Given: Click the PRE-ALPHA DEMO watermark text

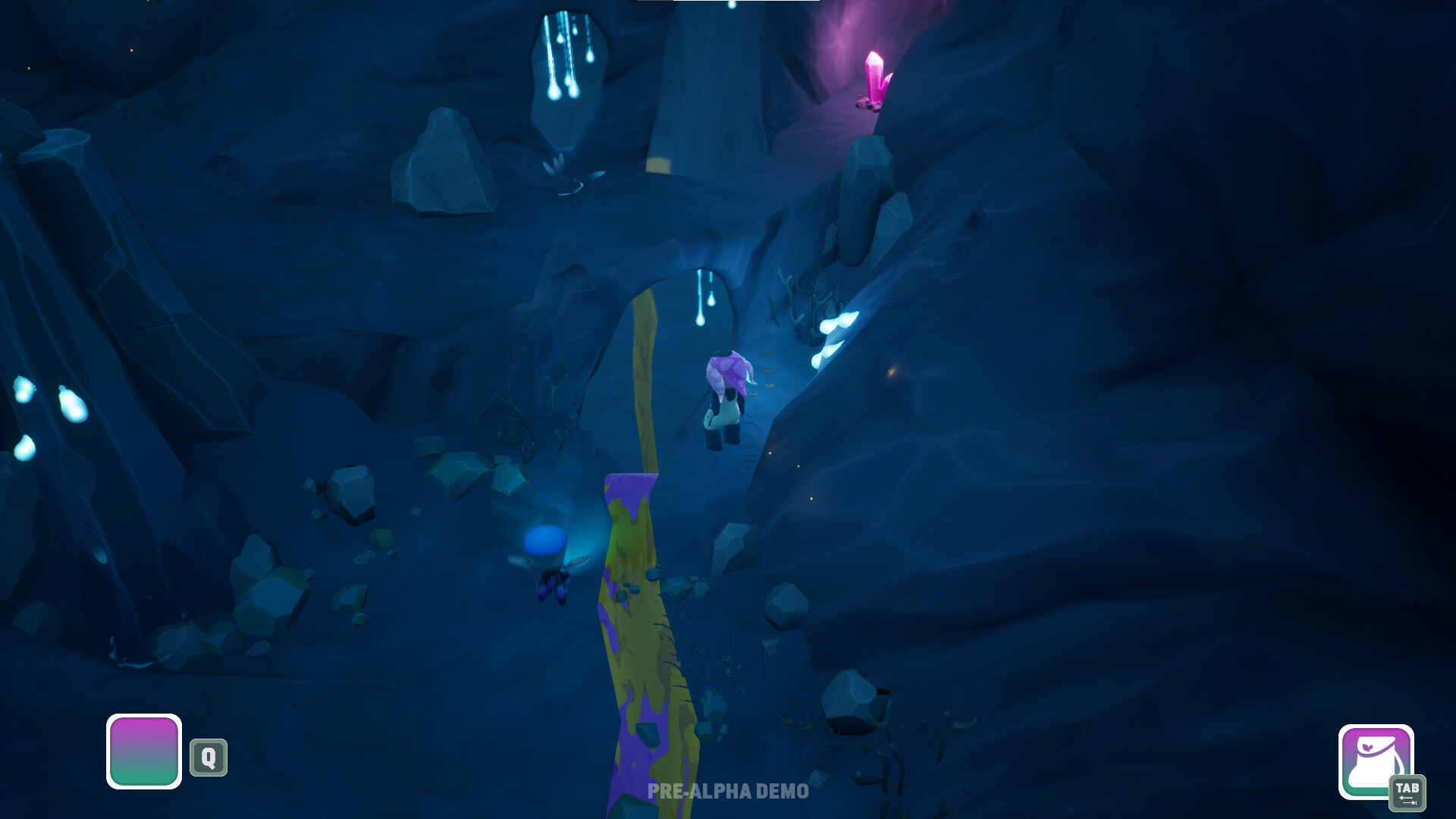Looking at the screenshot, I should click(726, 791).
